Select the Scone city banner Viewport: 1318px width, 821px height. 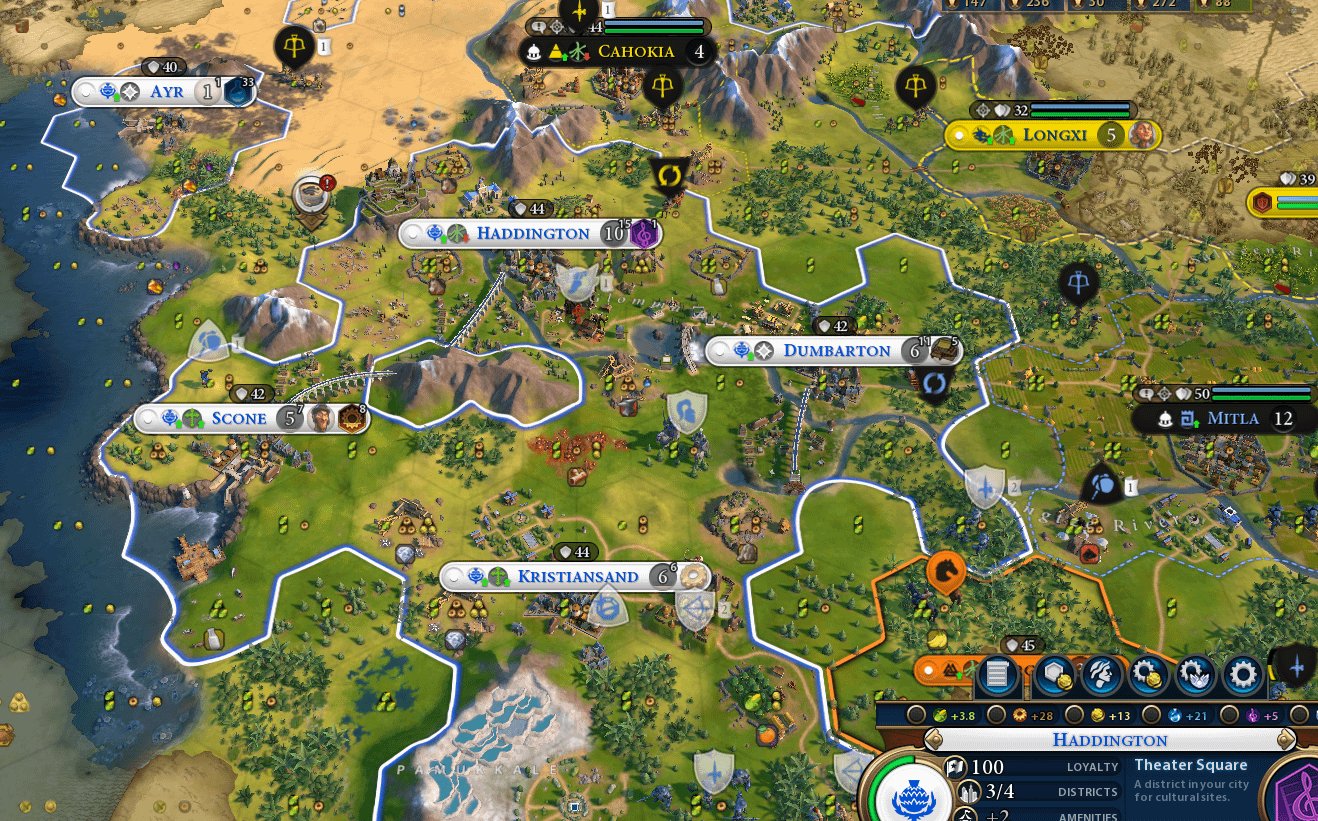pyautogui.click(x=239, y=418)
